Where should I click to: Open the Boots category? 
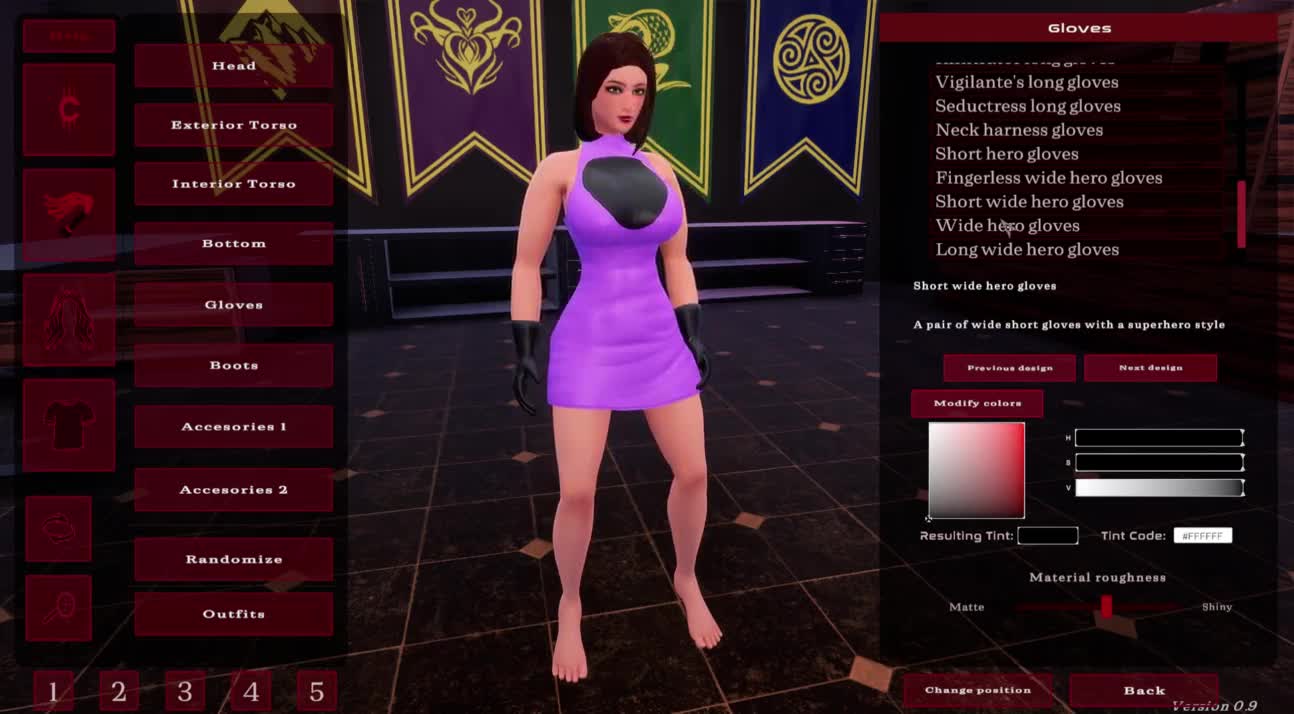[233, 366]
